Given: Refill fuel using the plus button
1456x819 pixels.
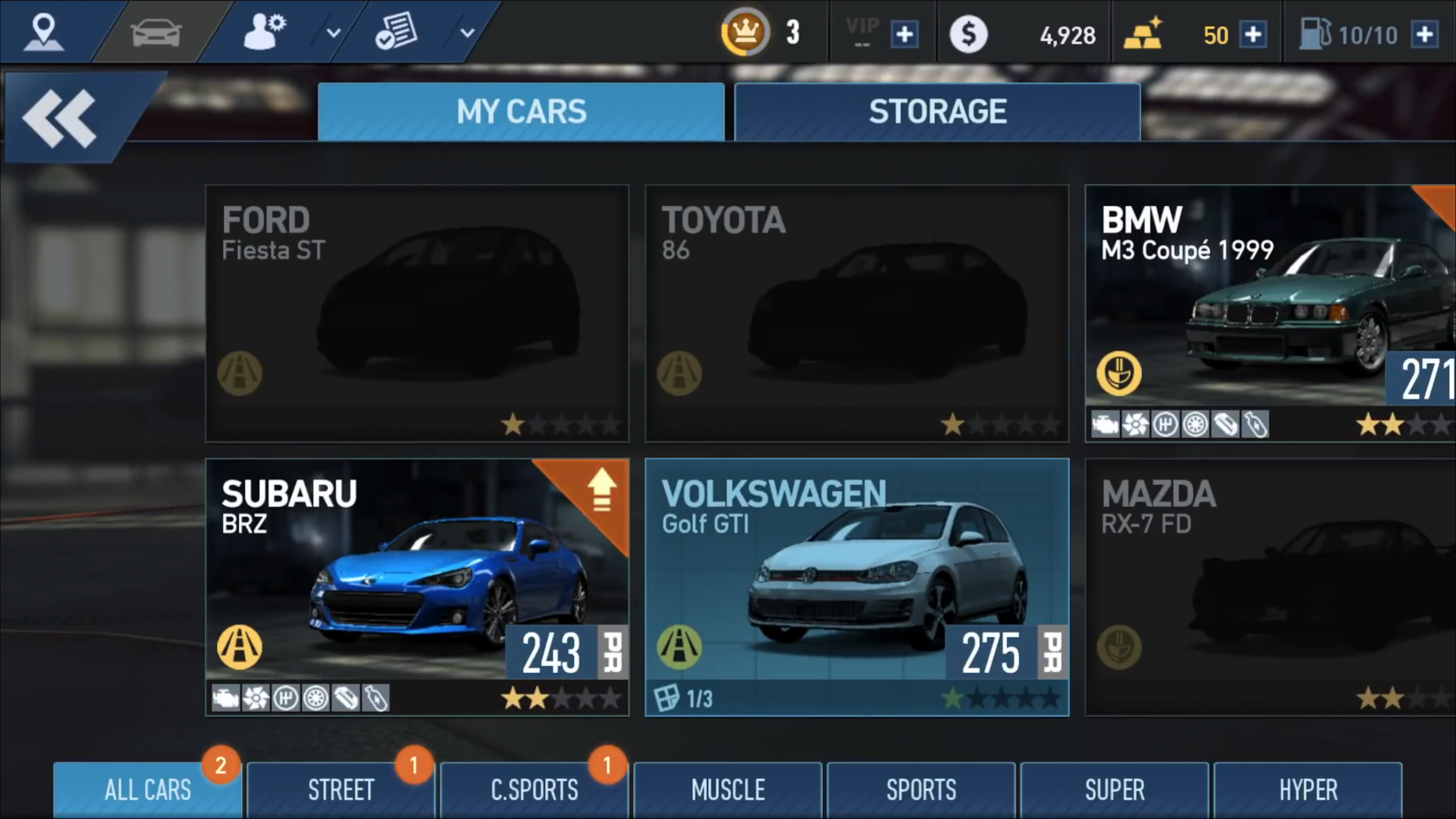Looking at the screenshot, I should (1425, 35).
